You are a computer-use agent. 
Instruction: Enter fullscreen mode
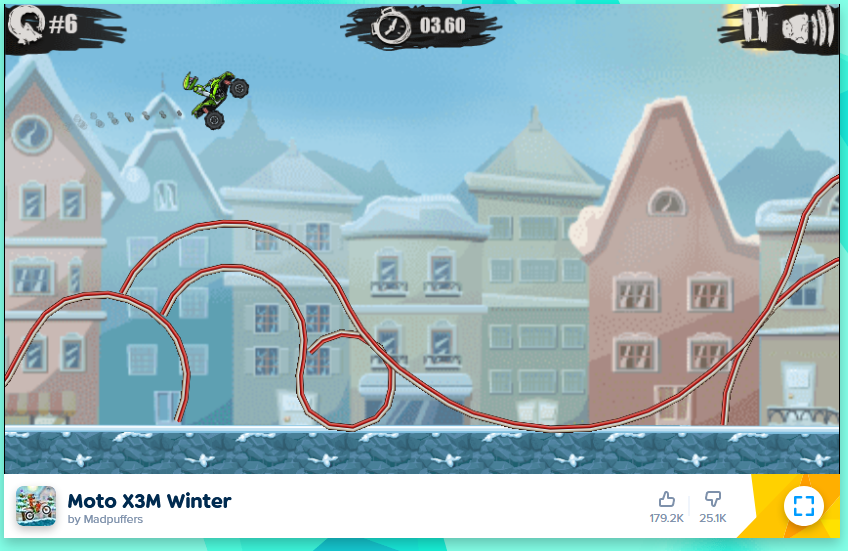point(804,505)
